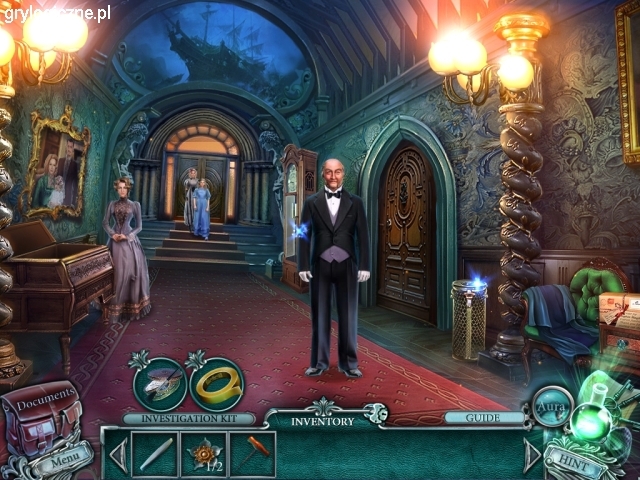Image resolution: width=640 pixels, height=480 pixels.
Task: Select the feather brush investigation tool
Action: (x=160, y=383)
